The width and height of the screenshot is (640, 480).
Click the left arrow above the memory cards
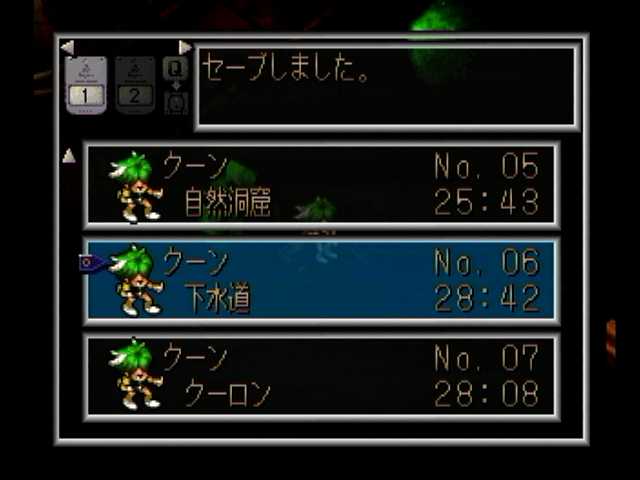67,47
